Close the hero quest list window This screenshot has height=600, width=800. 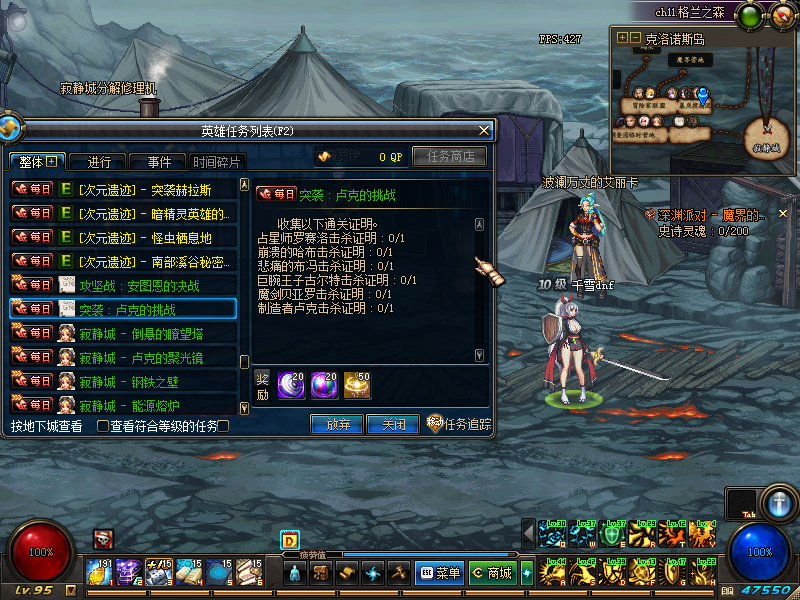(485, 130)
